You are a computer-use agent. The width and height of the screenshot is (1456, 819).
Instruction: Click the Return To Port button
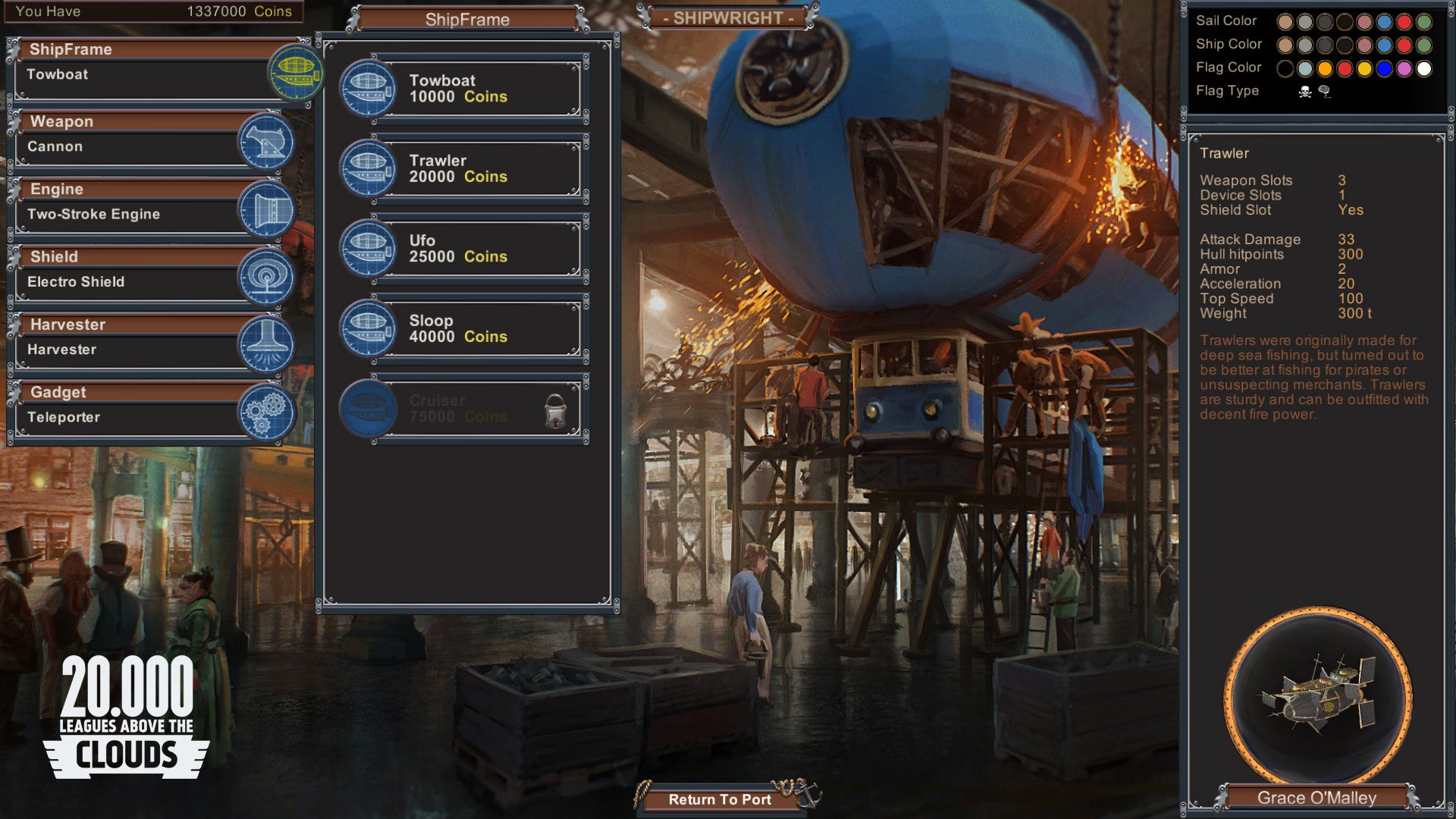click(x=719, y=799)
